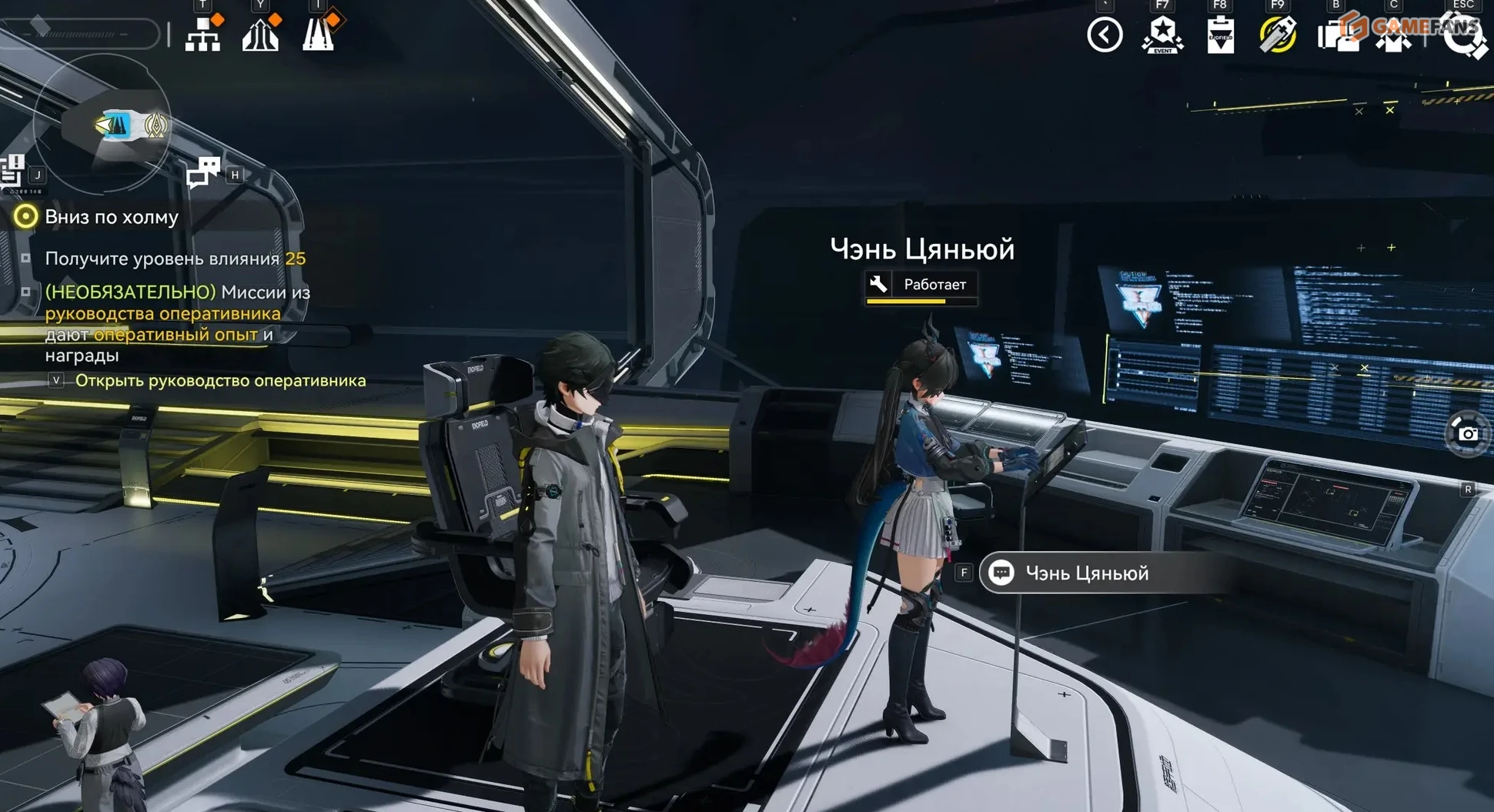Talk to Чэнь Цяньюй via interaction prompt
Viewport: 1494px width, 812px height.
click(x=1086, y=573)
